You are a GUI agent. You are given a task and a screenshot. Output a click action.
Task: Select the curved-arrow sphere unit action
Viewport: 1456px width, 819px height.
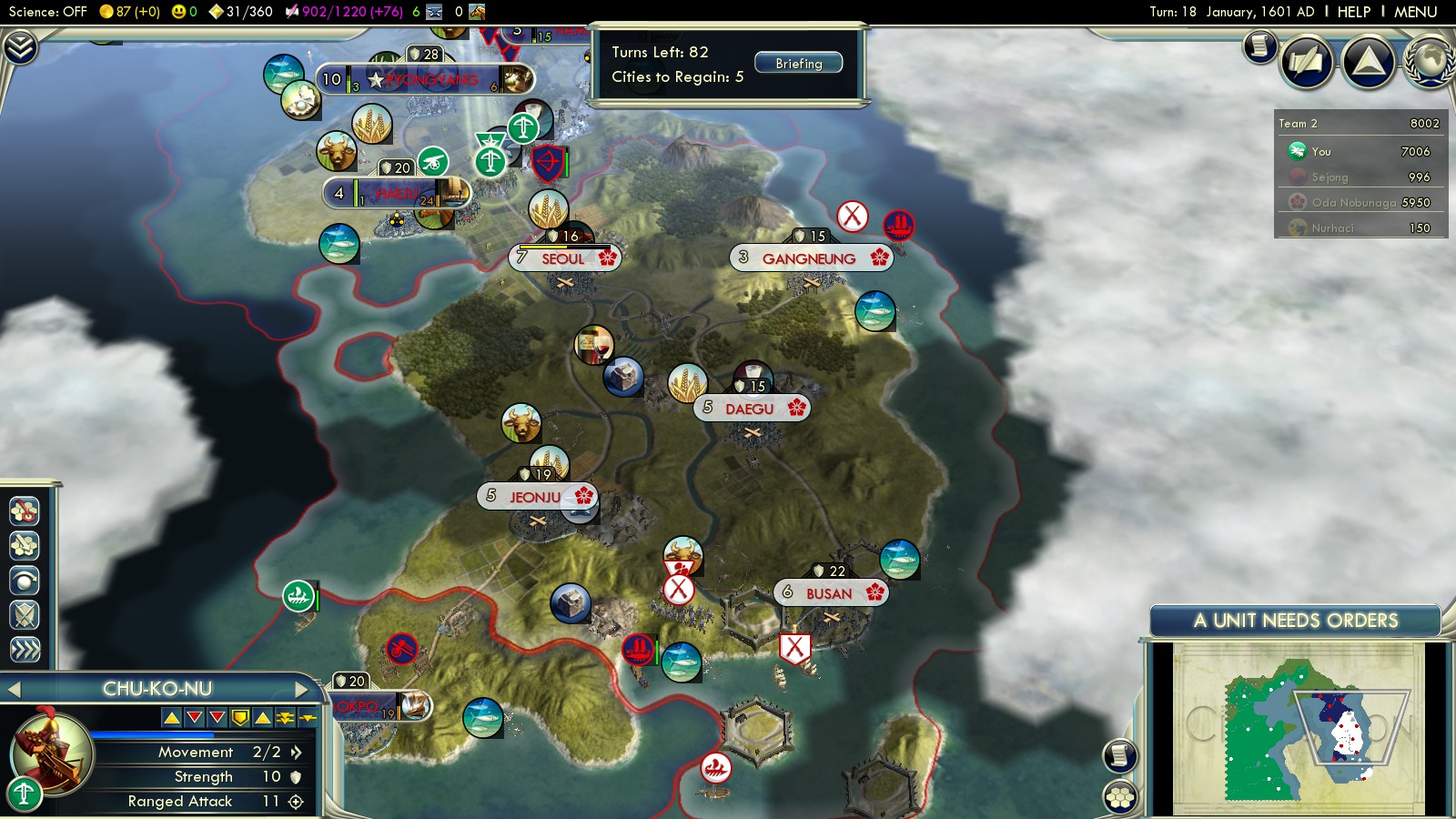click(25, 580)
